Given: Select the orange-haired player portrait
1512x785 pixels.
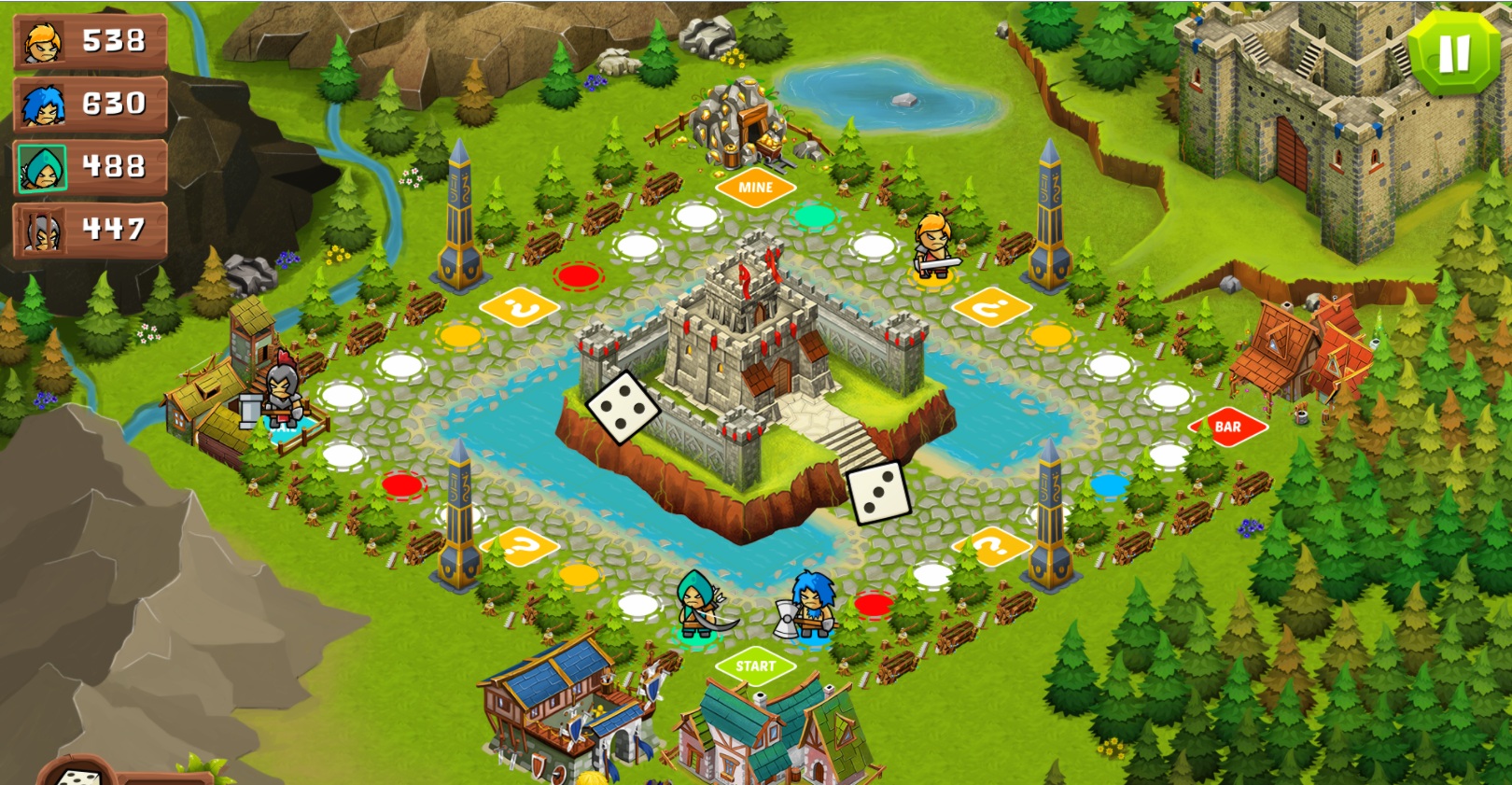Looking at the screenshot, I should pos(43,41).
